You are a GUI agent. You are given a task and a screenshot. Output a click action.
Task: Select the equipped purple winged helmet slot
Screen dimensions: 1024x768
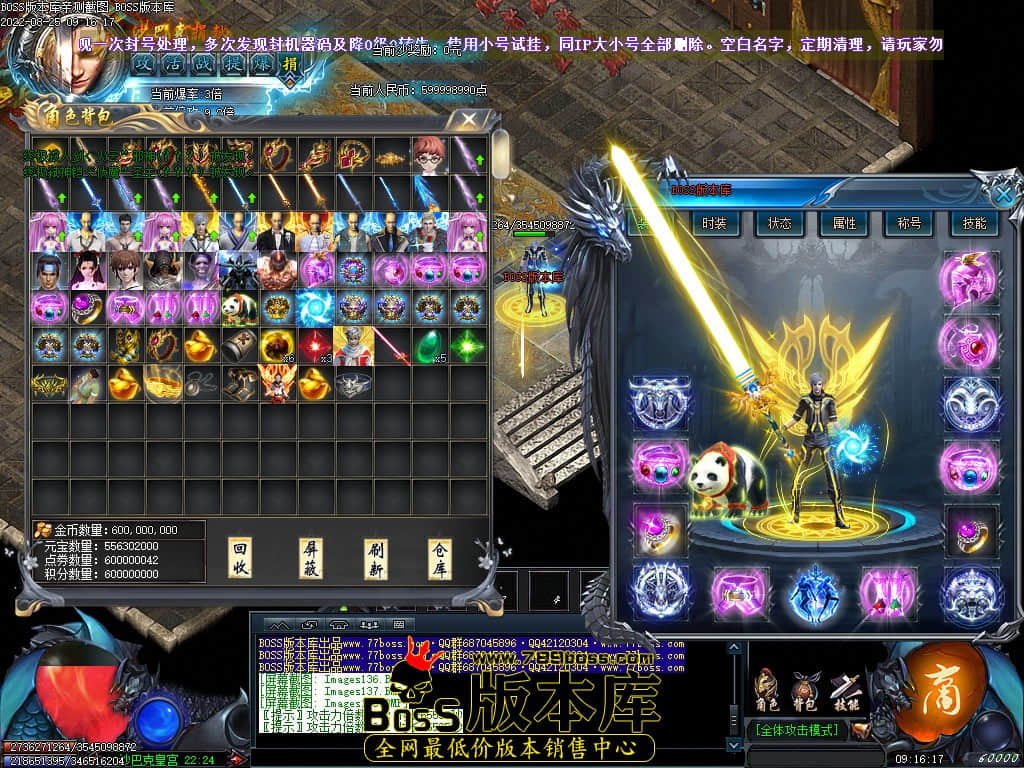coord(969,278)
